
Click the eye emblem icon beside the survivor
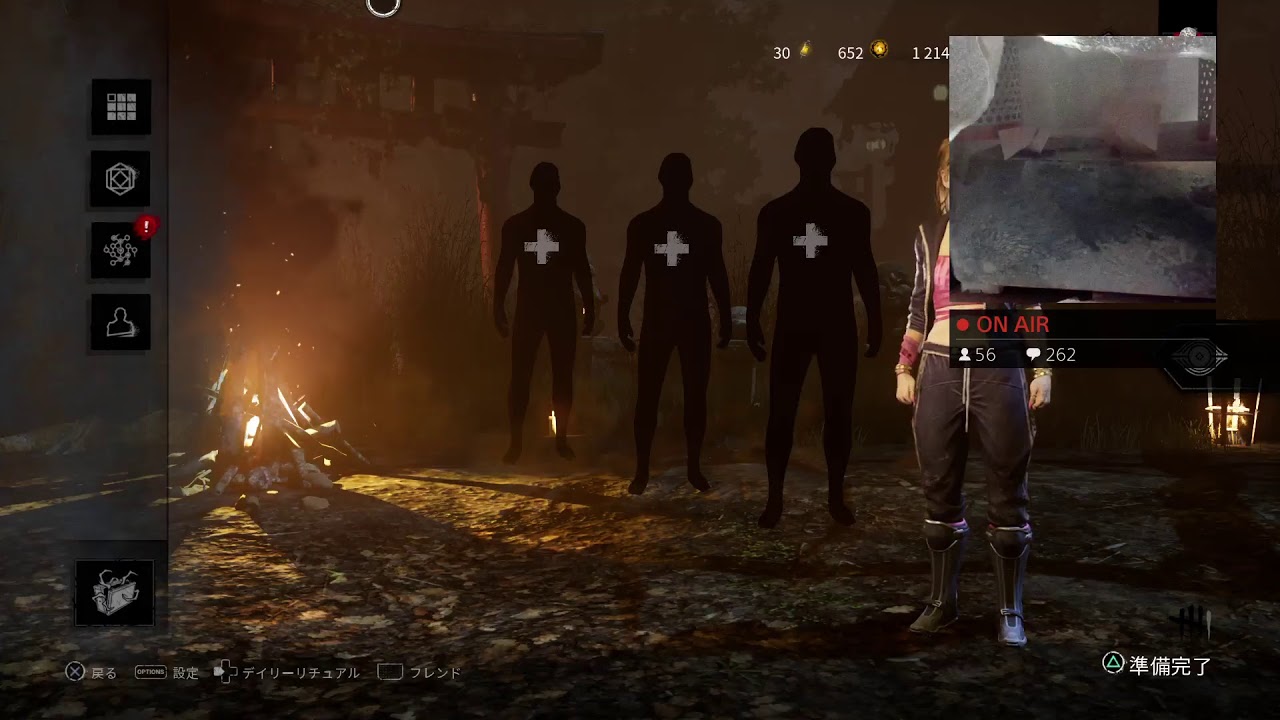(1199, 357)
